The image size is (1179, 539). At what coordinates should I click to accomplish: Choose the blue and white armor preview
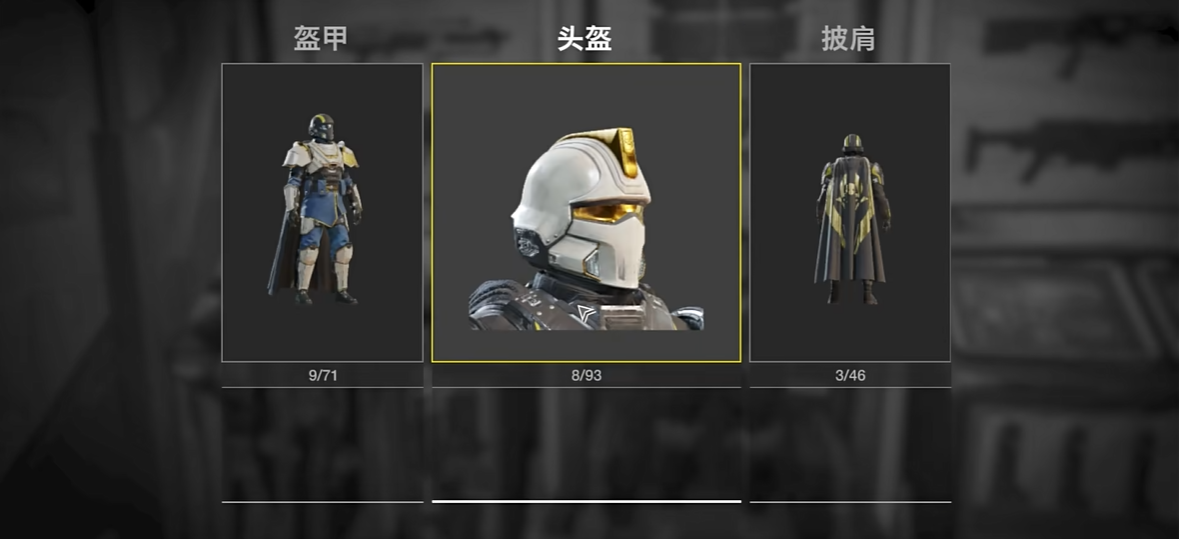[322, 212]
